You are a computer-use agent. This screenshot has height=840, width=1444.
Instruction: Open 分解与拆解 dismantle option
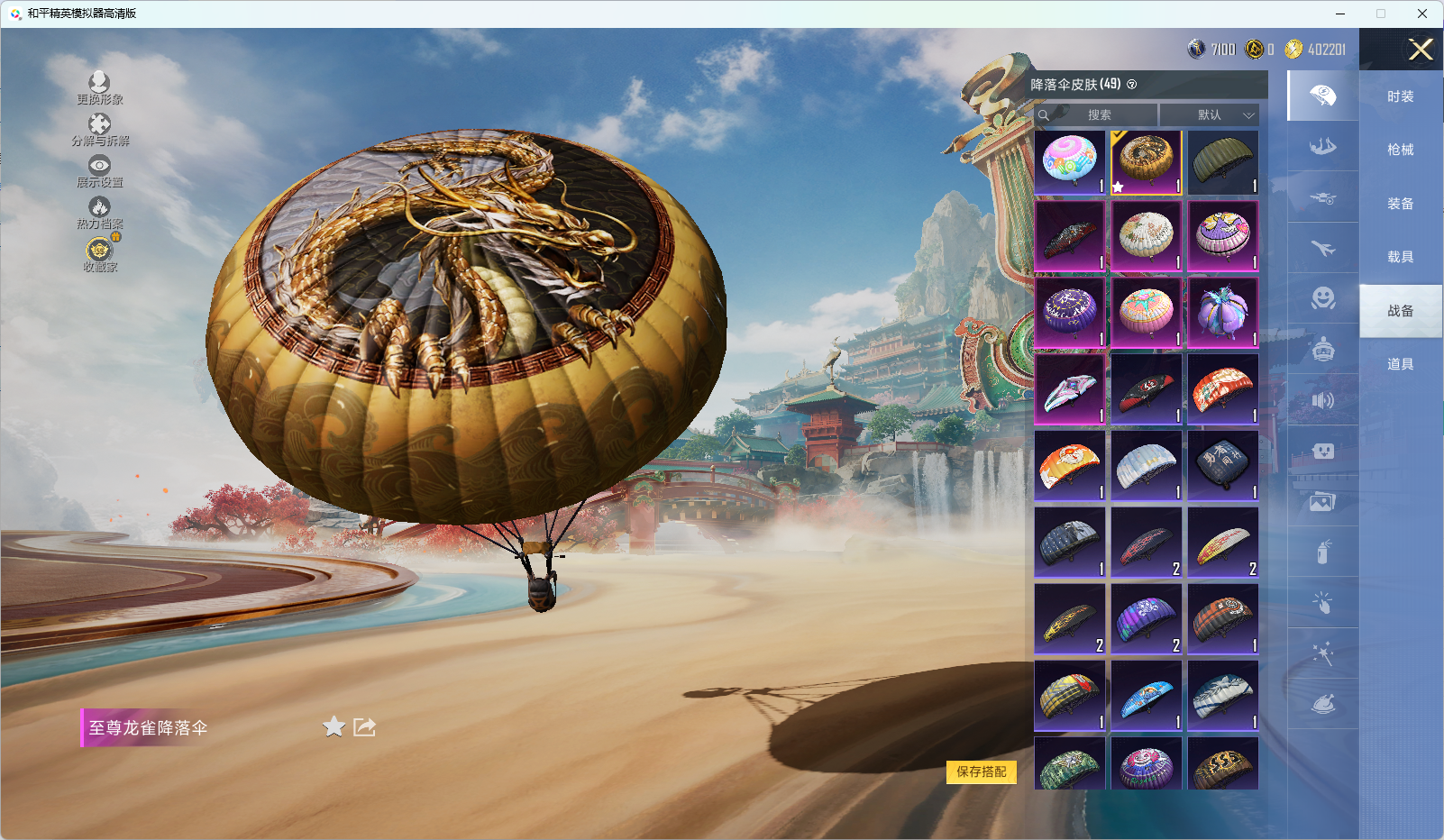(x=99, y=129)
